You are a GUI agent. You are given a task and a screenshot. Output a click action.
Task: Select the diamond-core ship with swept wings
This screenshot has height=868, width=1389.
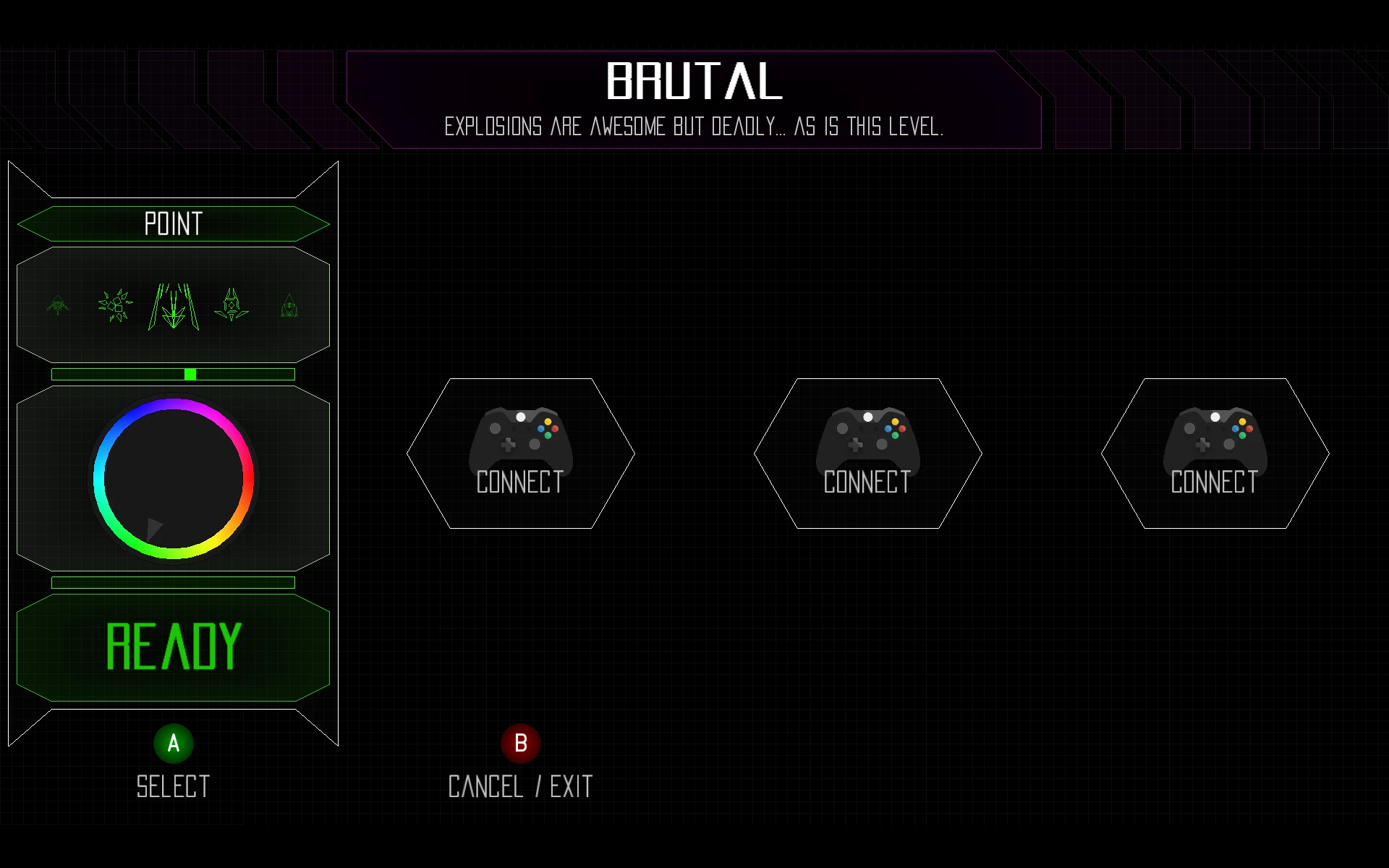(231, 305)
